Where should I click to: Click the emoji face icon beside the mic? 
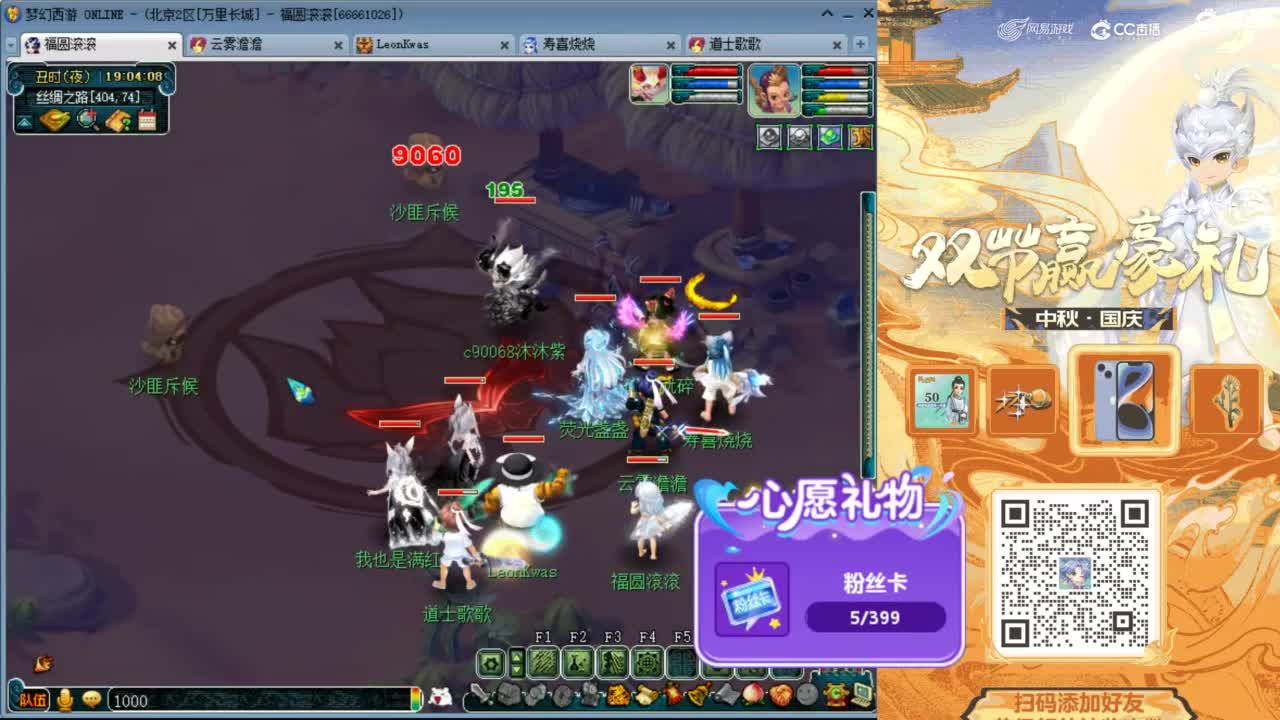coord(92,701)
